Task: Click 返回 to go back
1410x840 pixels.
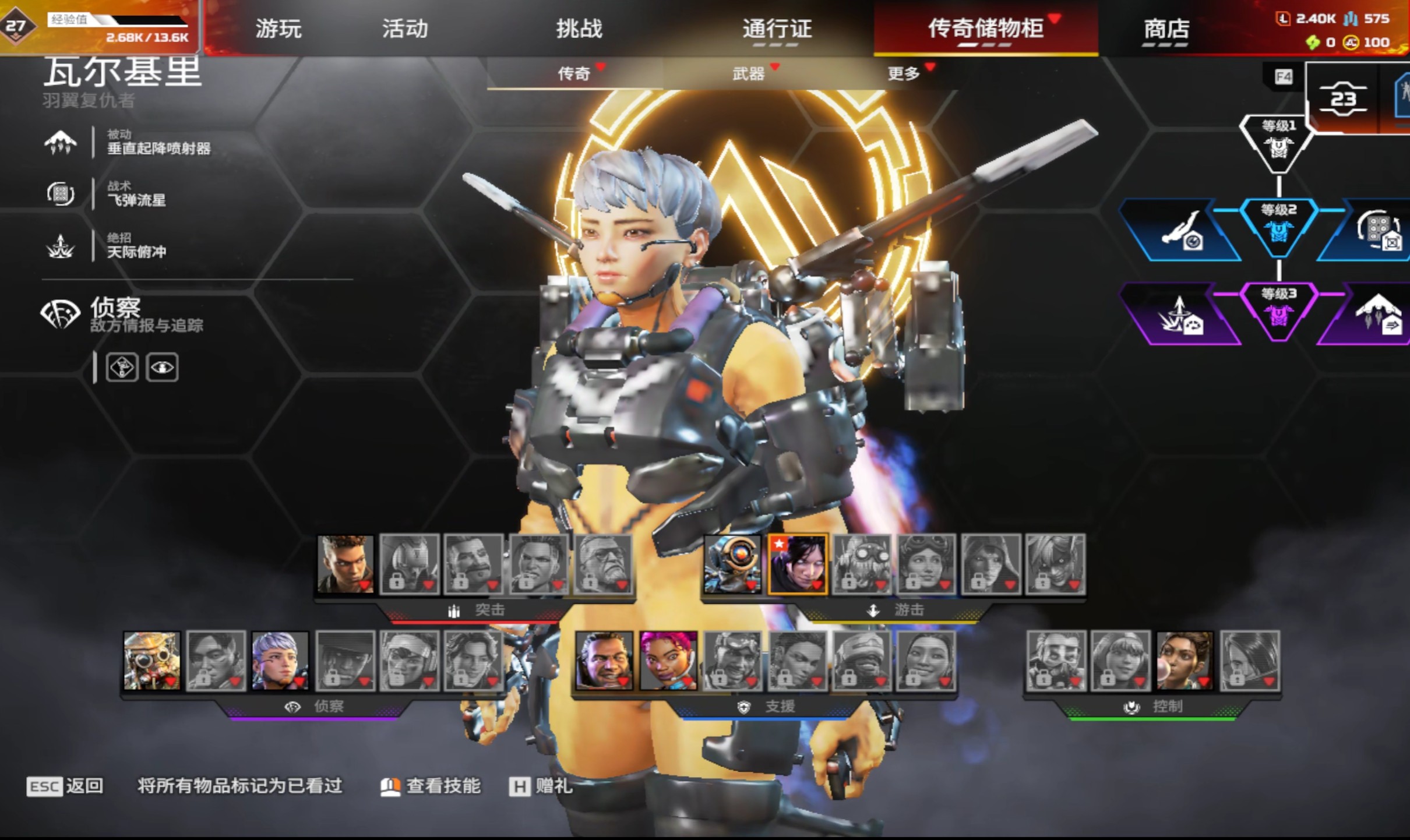Action: pos(65,786)
